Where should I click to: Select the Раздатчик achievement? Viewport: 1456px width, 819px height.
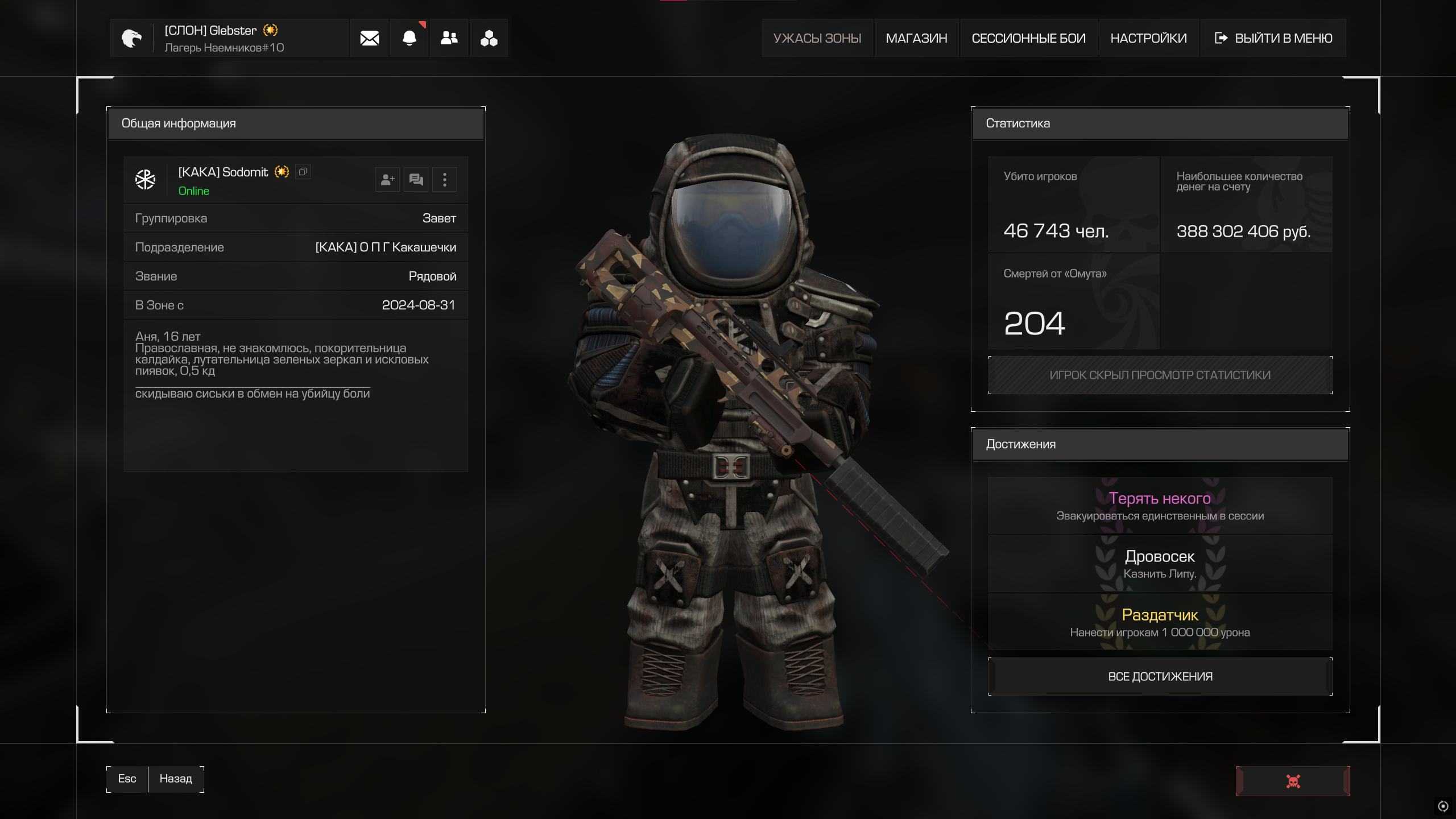(x=1160, y=622)
